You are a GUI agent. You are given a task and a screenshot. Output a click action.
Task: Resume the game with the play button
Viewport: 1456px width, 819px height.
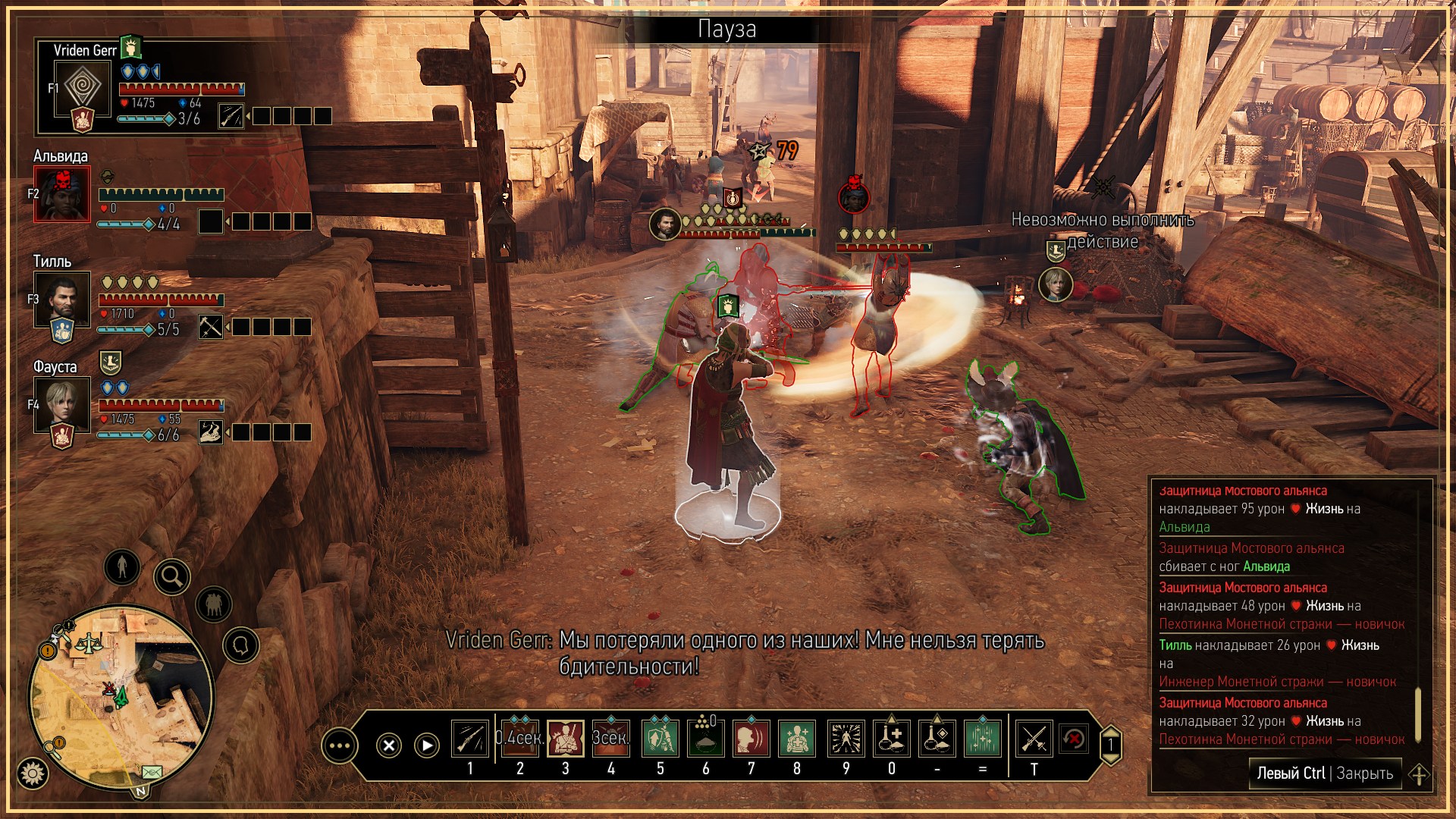tap(427, 745)
